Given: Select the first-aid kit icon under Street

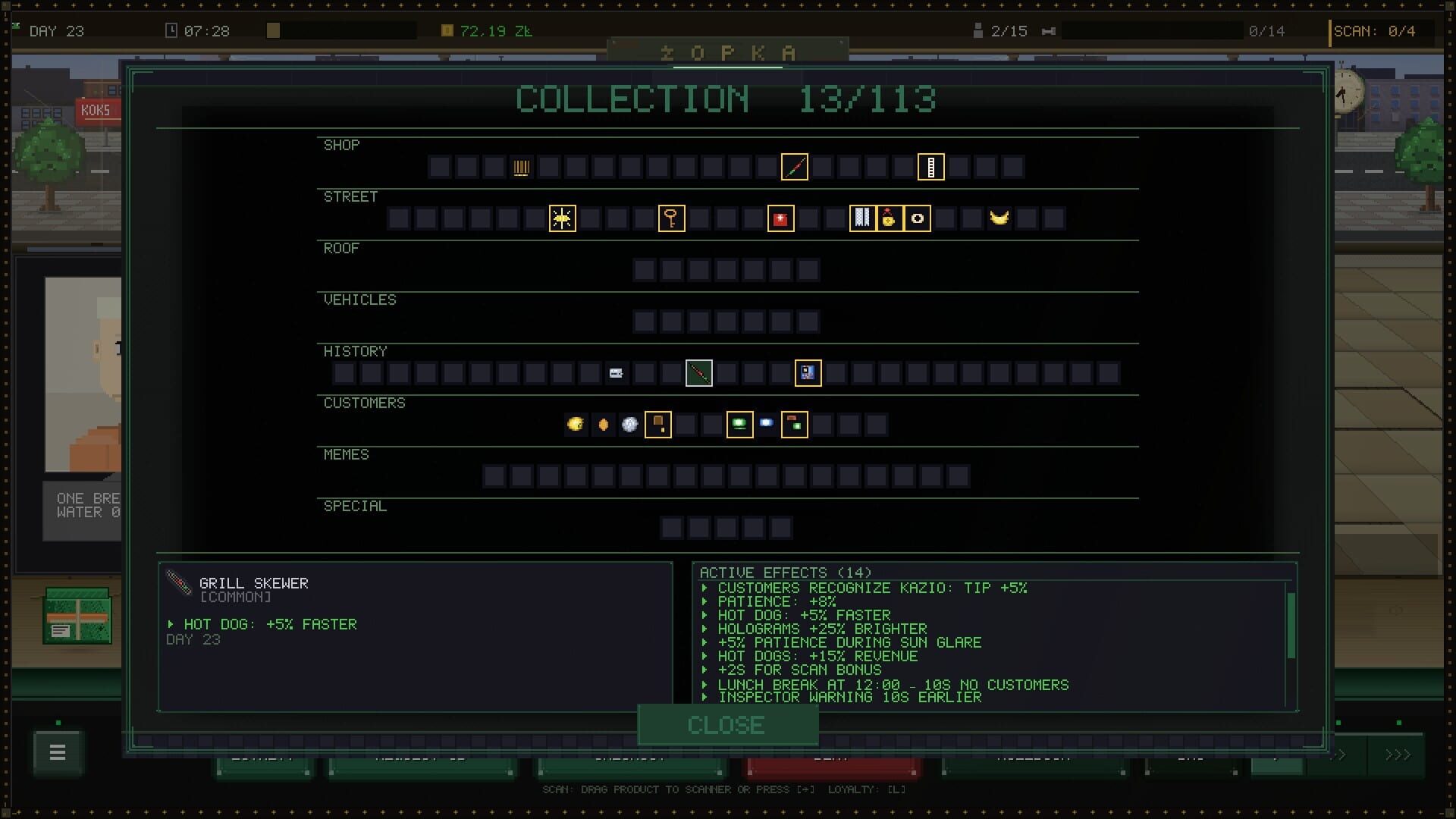Looking at the screenshot, I should 780,218.
